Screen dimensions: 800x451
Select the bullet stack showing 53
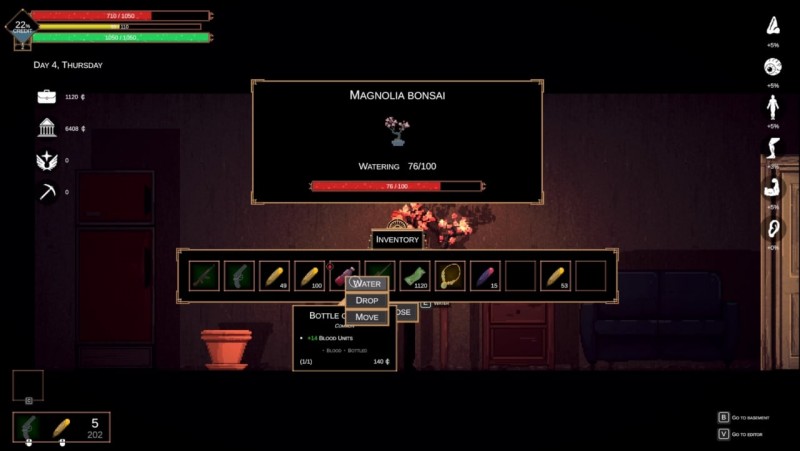(x=555, y=276)
